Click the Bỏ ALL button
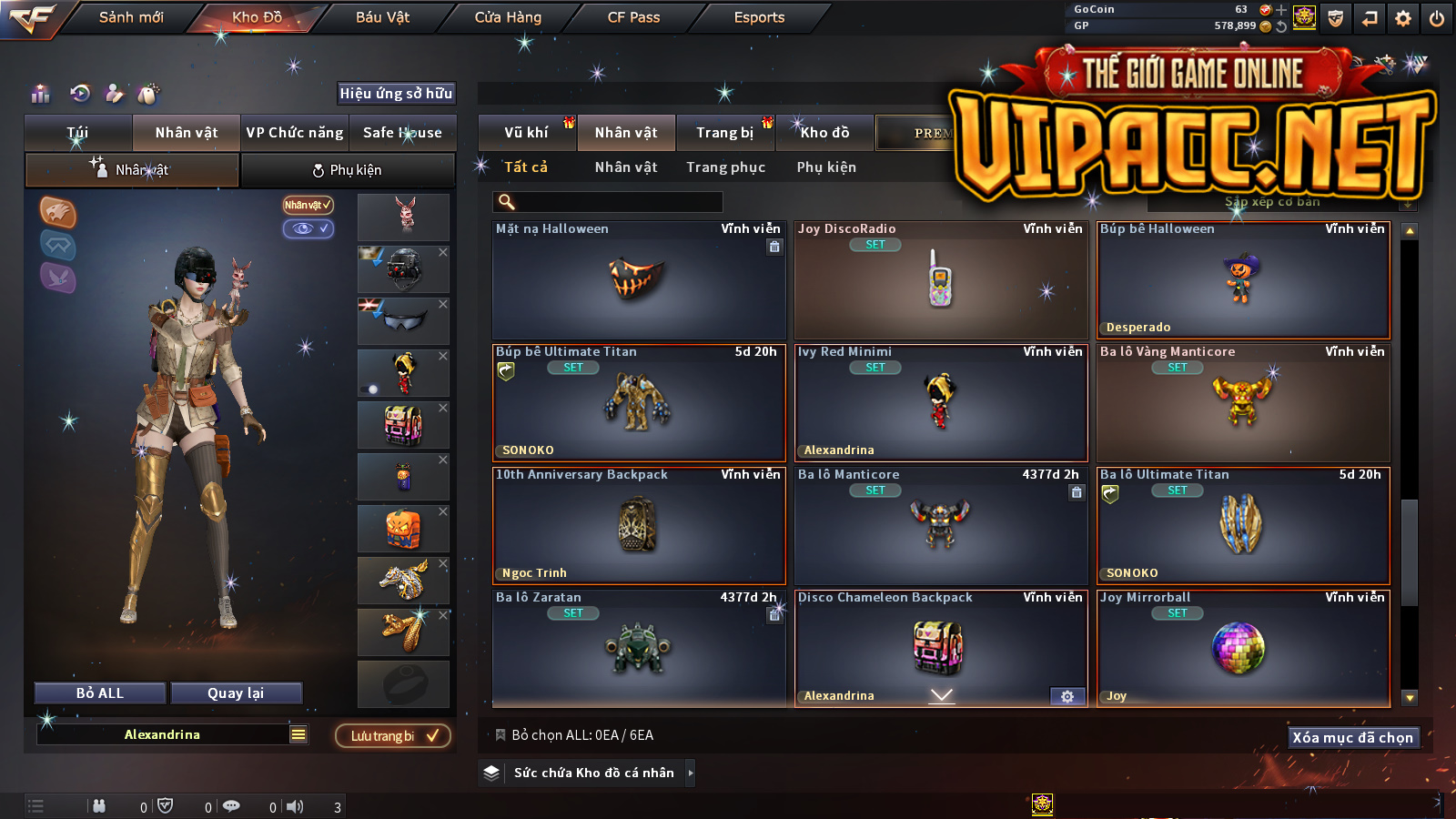1456x819 pixels. point(100,693)
